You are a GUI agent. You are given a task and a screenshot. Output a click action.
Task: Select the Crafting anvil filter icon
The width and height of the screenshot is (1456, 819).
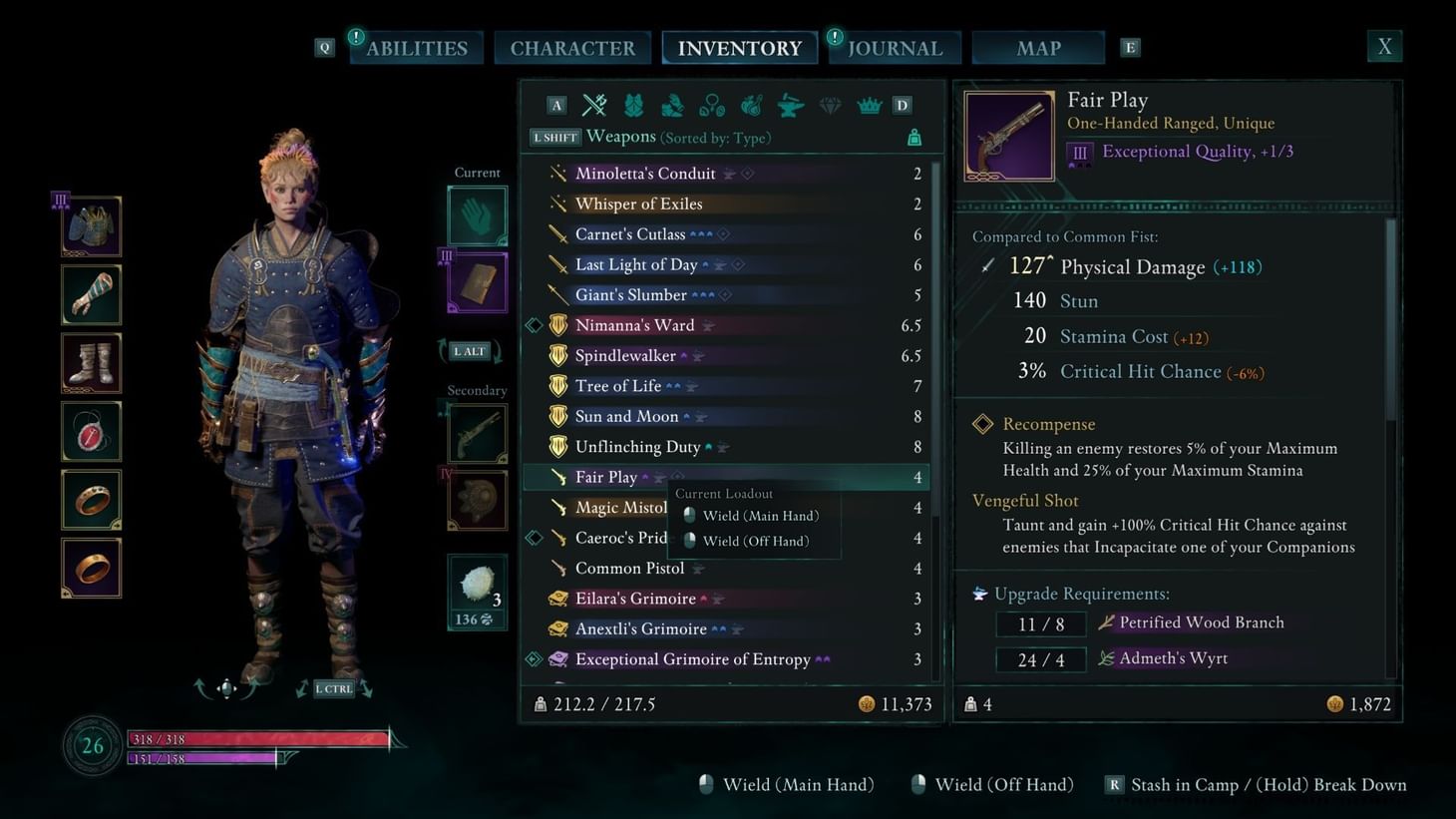(x=790, y=104)
